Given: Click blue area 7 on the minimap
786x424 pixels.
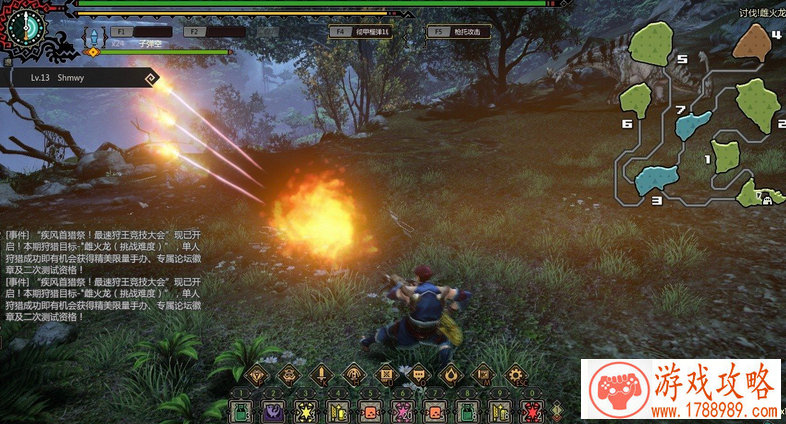Looking at the screenshot, I should [x=692, y=124].
